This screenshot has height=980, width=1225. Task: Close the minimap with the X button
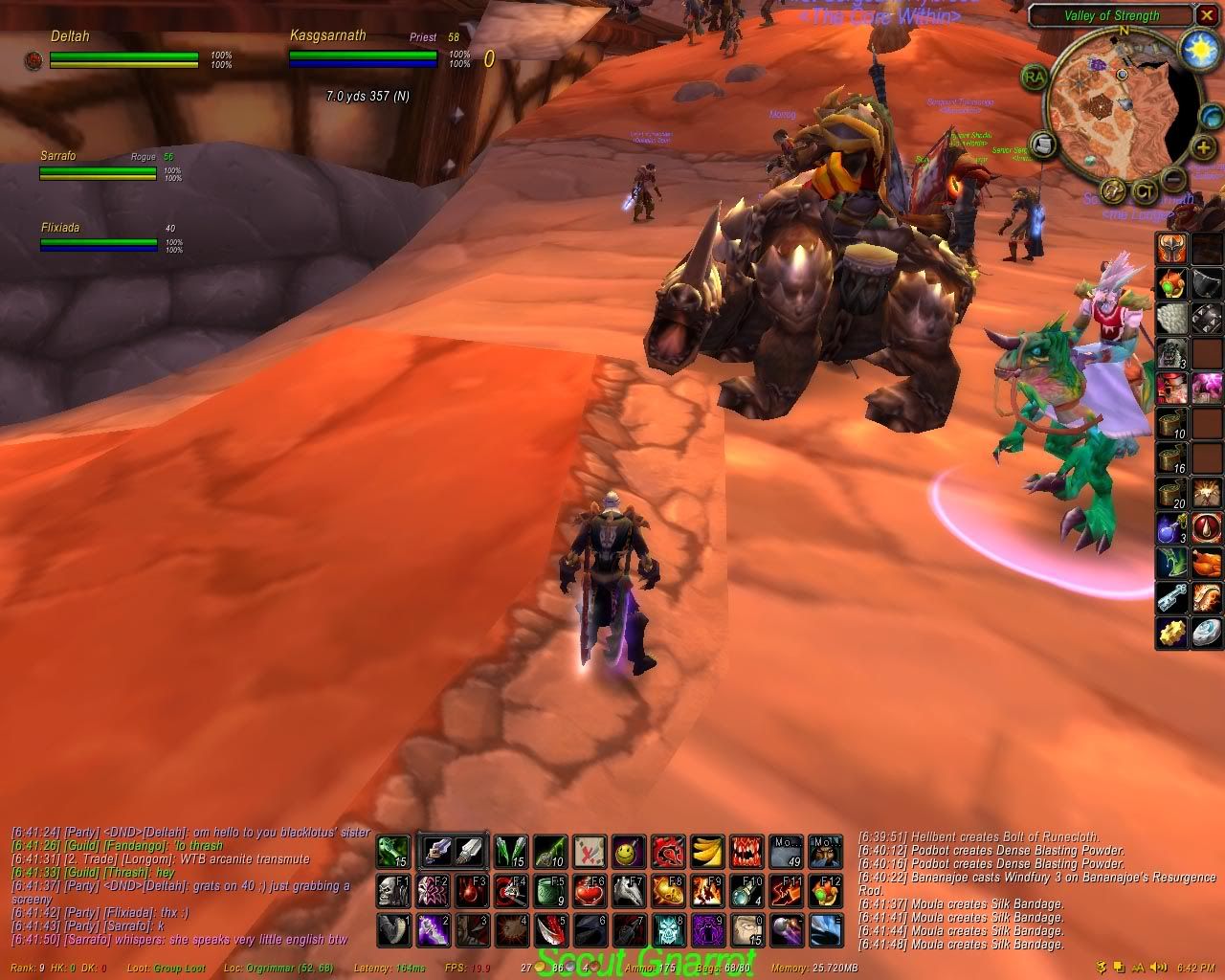coord(1207,15)
